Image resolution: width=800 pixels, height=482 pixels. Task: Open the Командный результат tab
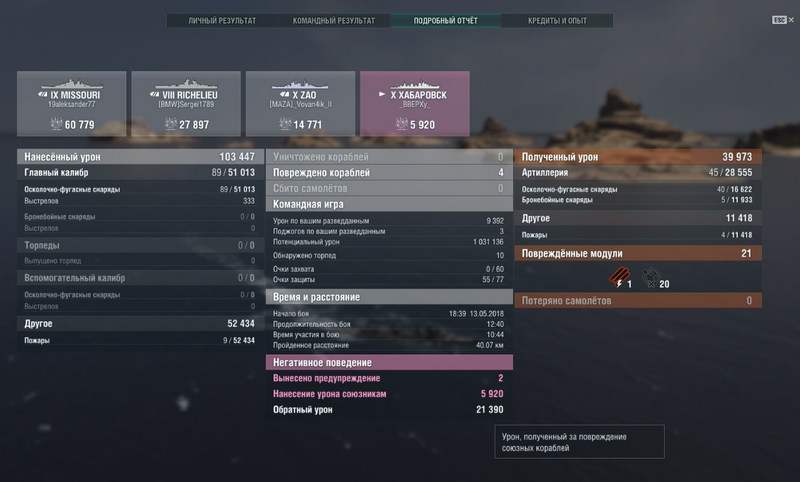point(334,20)
